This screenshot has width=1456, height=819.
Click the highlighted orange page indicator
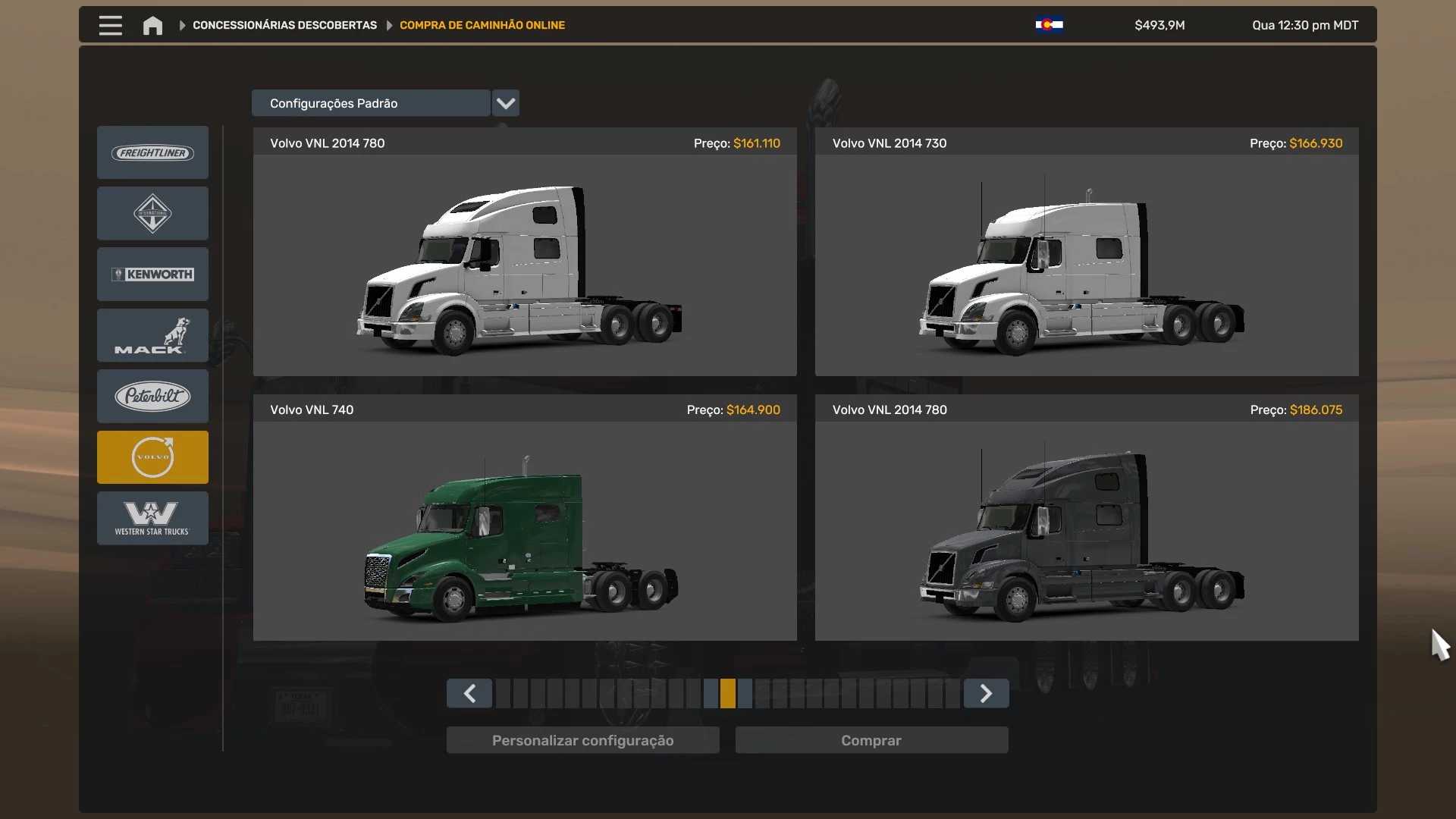tap(728, 693)
